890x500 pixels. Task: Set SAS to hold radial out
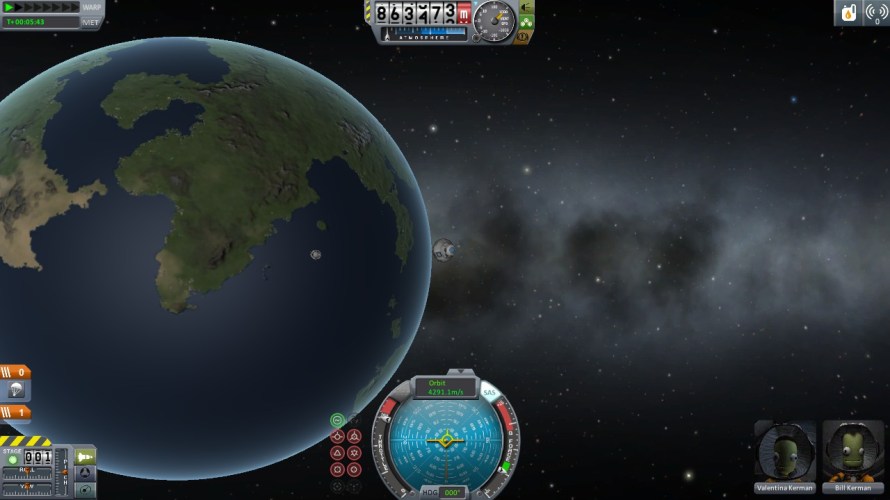point(354,468)
